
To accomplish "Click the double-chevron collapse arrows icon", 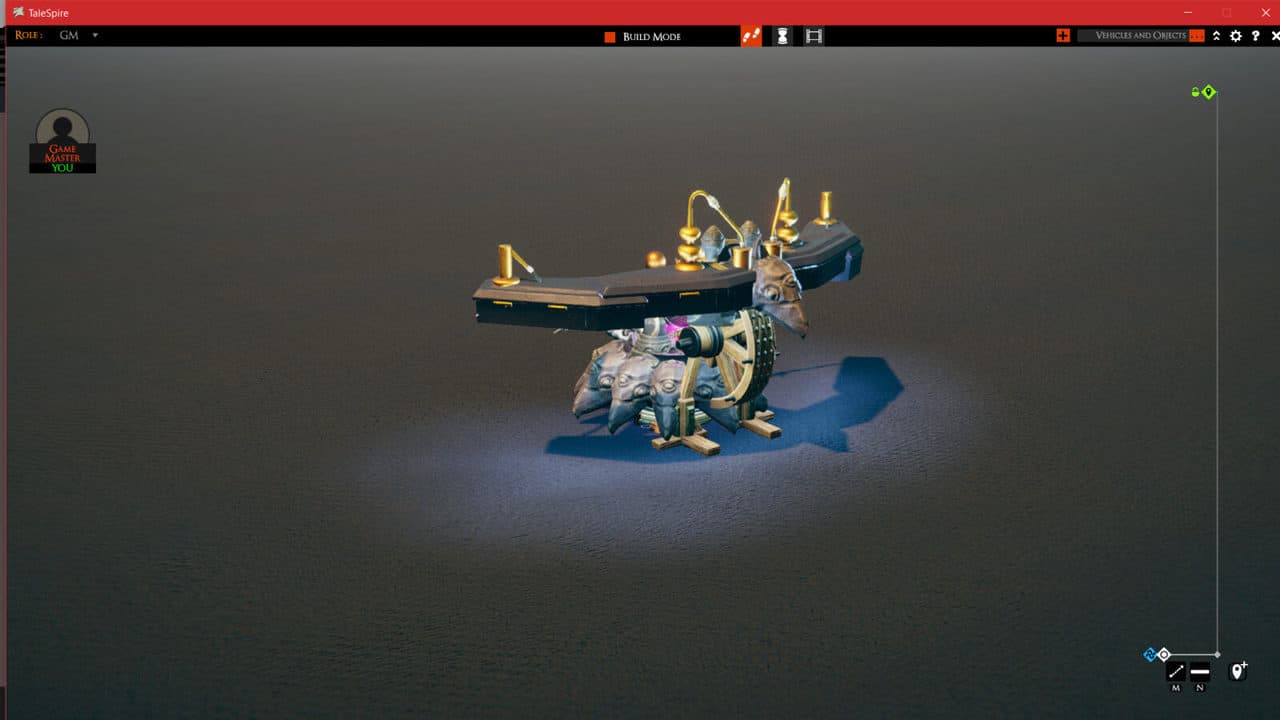I will tap(1216, 36).
